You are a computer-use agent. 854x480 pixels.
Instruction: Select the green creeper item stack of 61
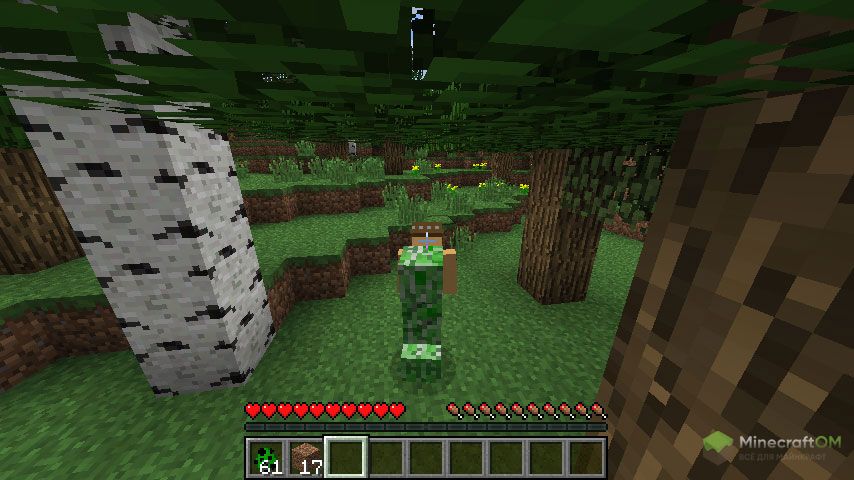point(266,457)
